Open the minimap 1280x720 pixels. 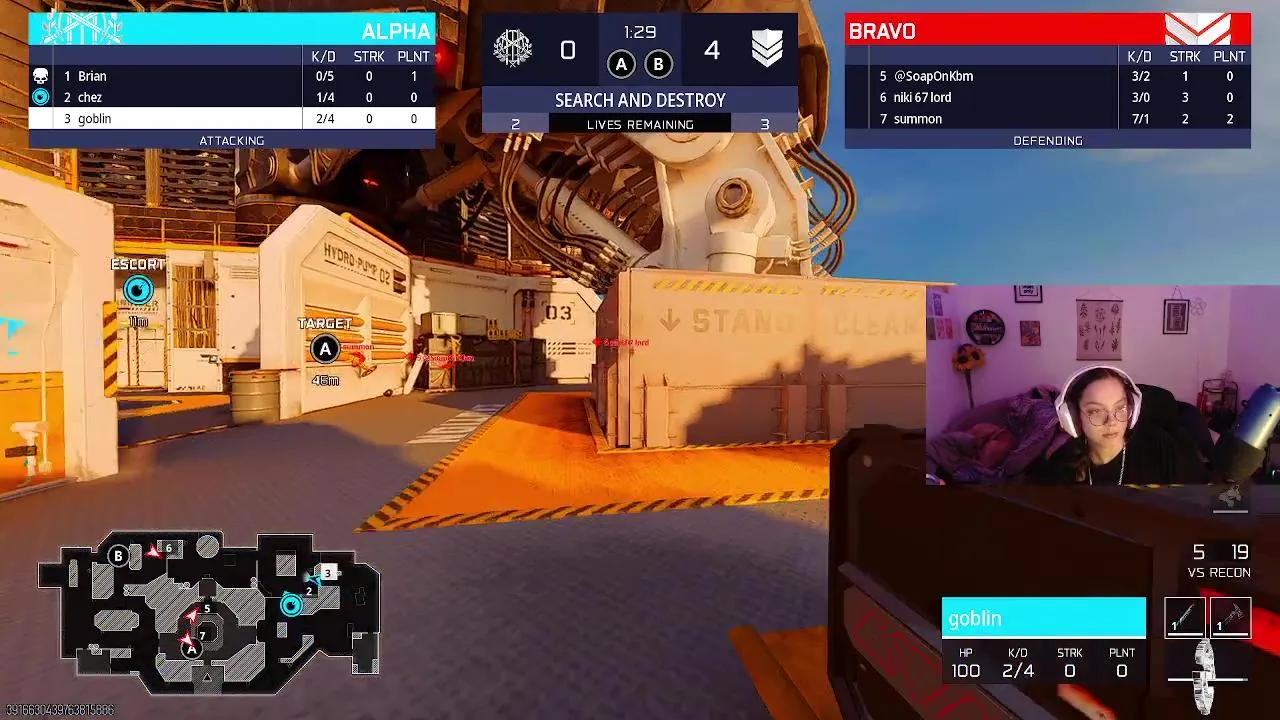coord(209,612)
